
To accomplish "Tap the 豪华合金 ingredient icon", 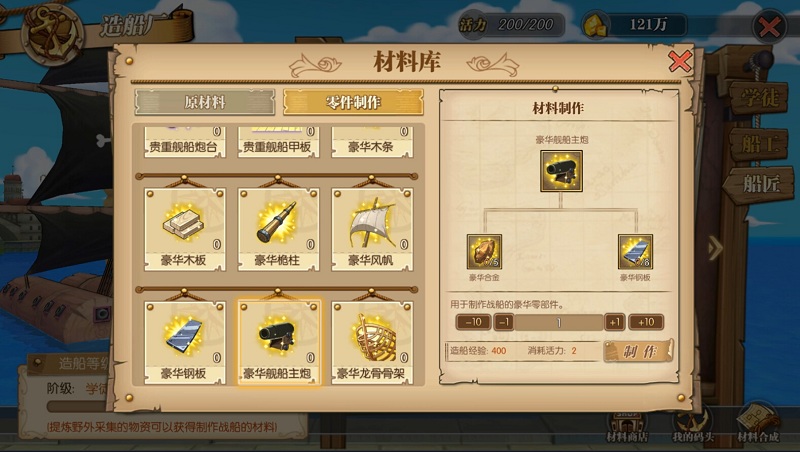I will tap(483, 252).
